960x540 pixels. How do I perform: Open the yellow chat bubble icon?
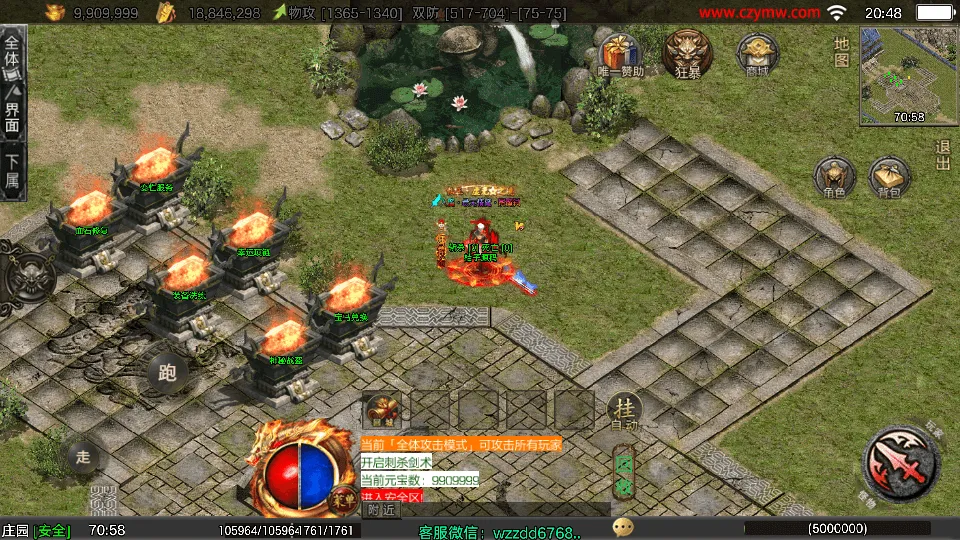623,527
